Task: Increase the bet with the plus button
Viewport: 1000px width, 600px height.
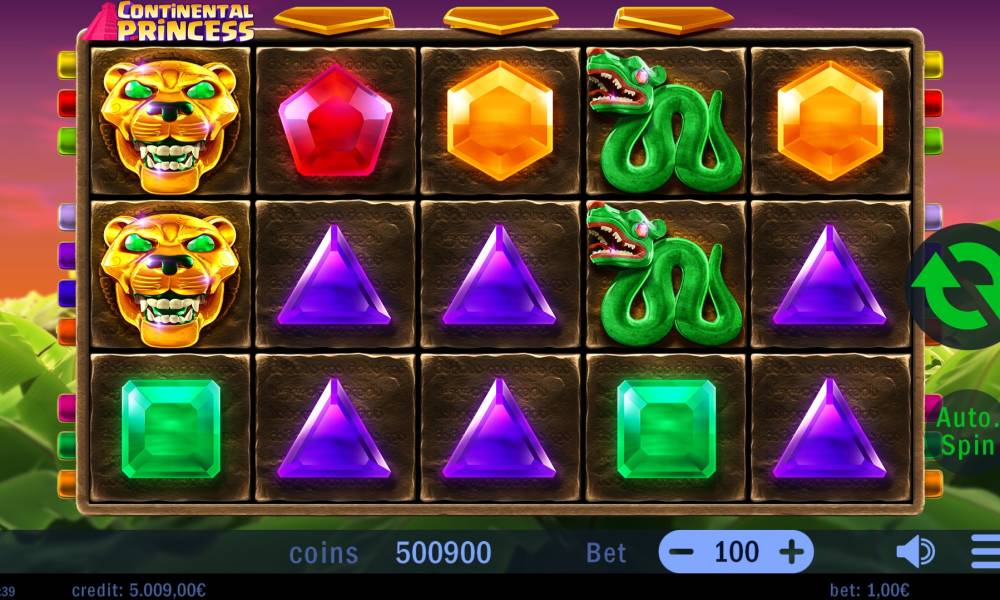Action: [x=791, y=551]
